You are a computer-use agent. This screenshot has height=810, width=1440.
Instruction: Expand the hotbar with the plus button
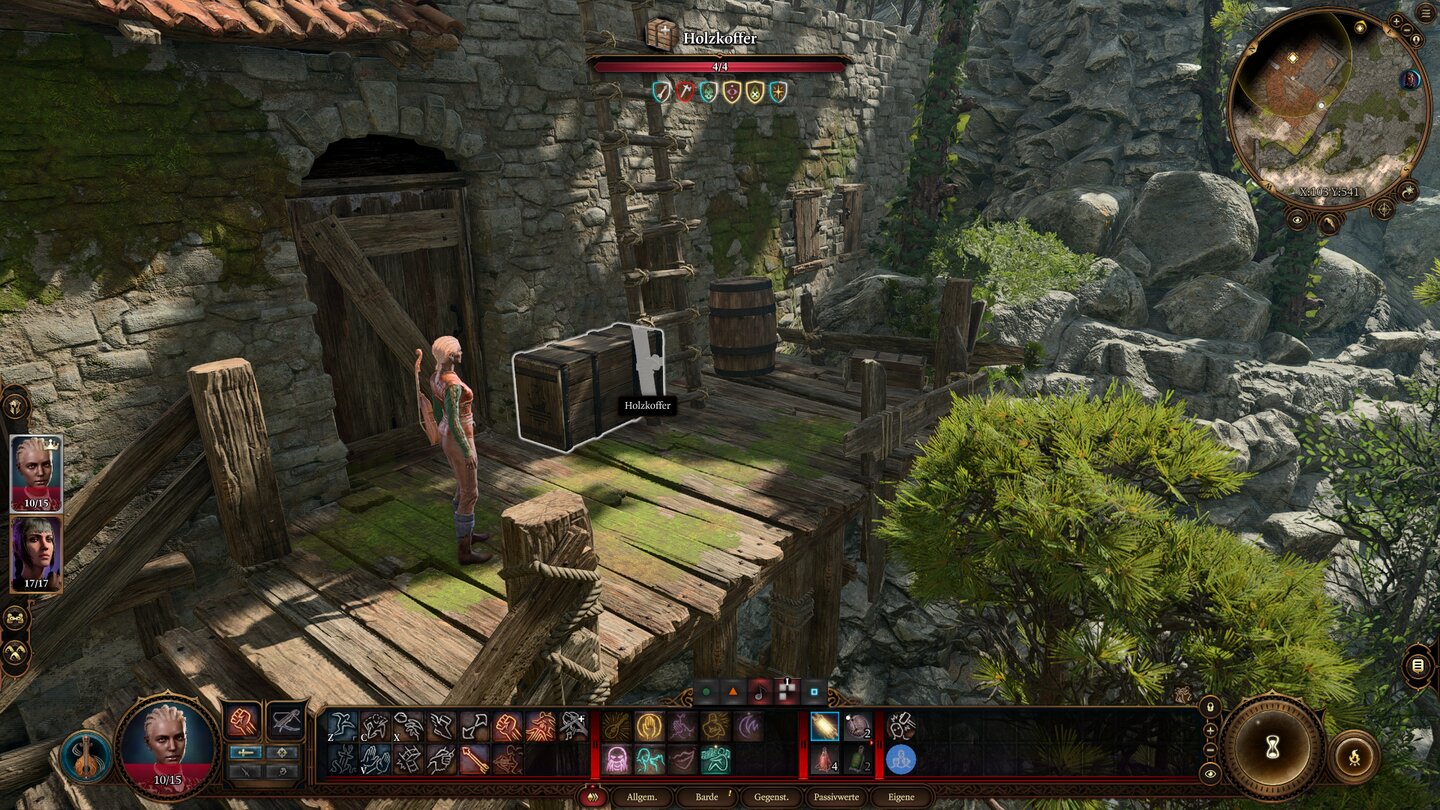pyautogui.click(x=1210, y=731)
